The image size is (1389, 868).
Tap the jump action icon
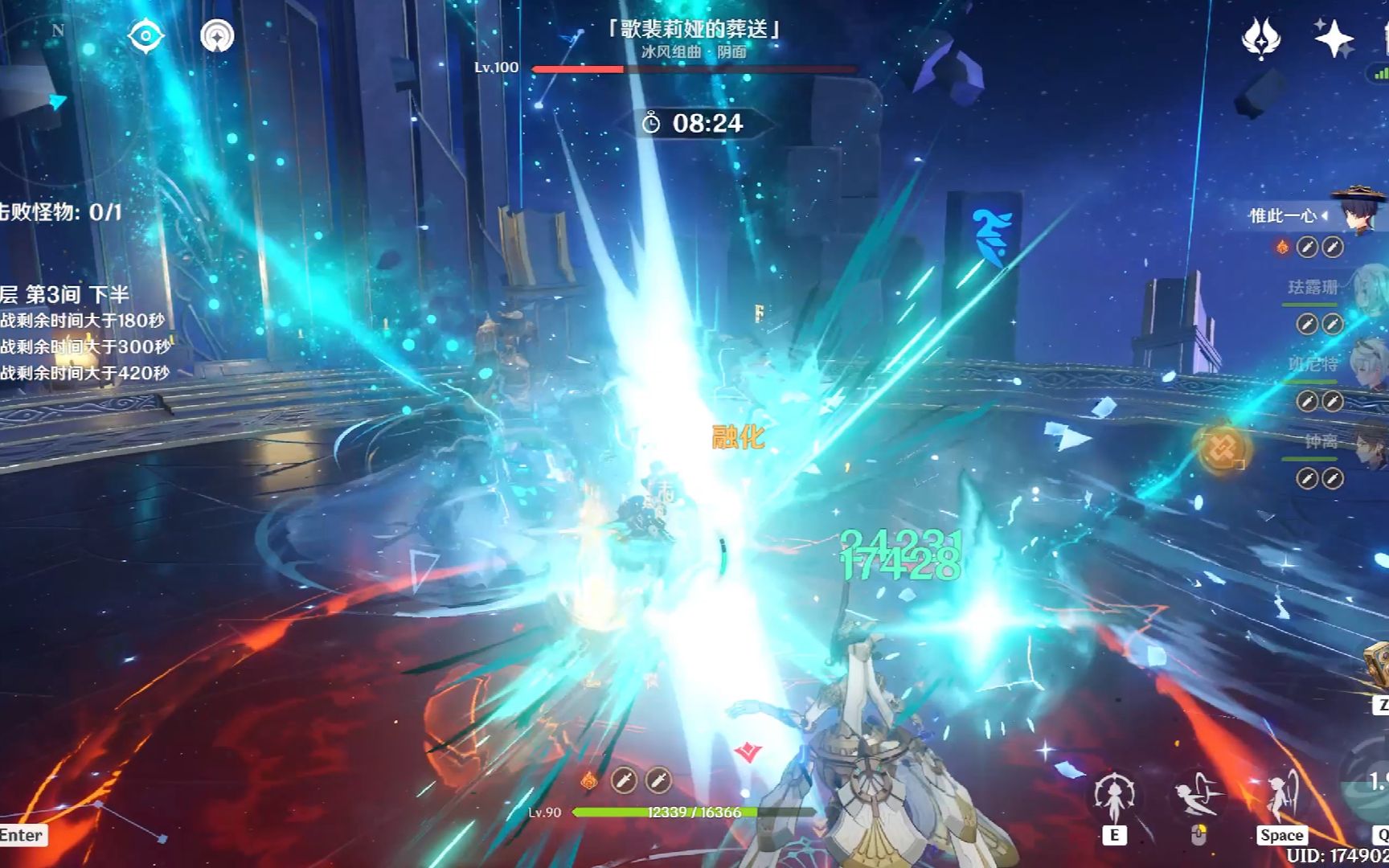click(1281, 796)
